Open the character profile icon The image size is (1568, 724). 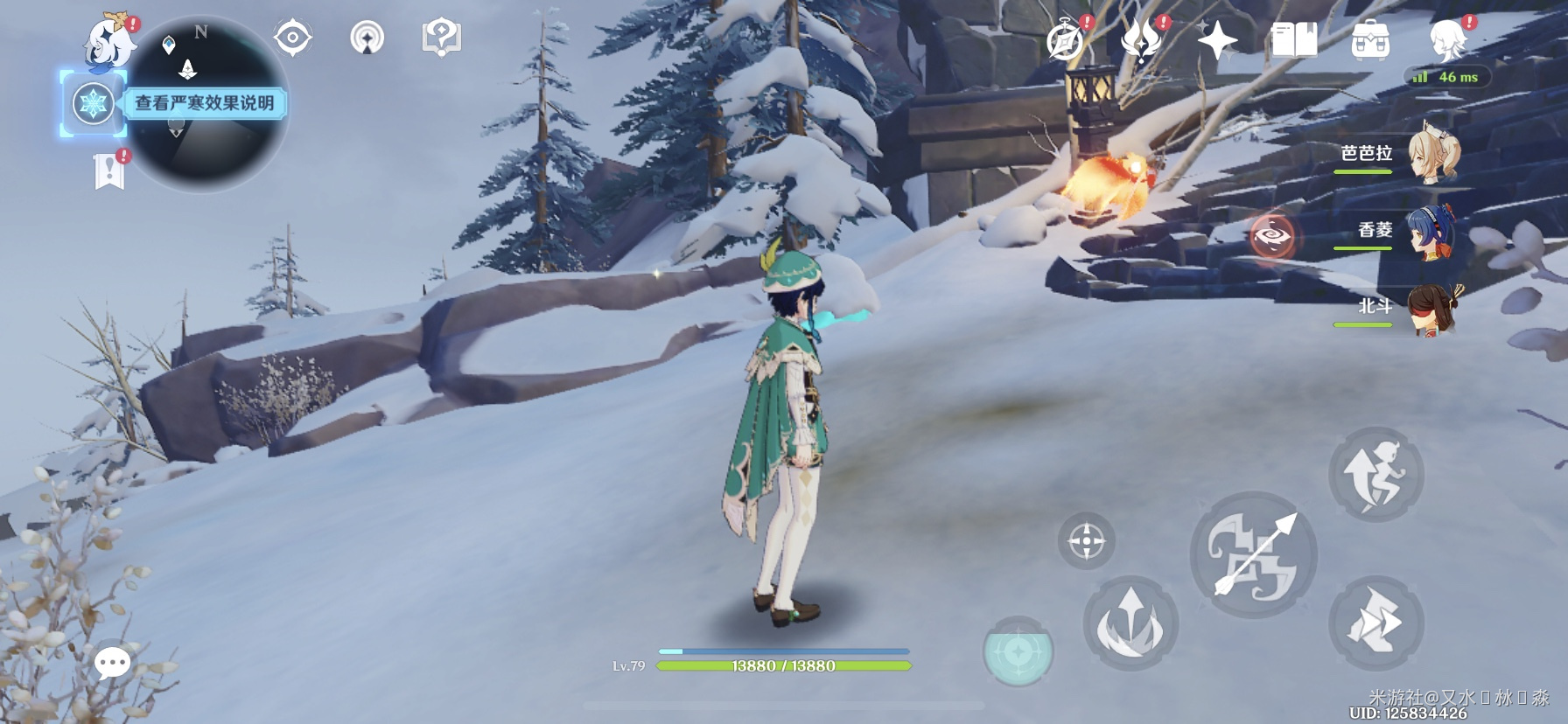[x=1448, y=40]
